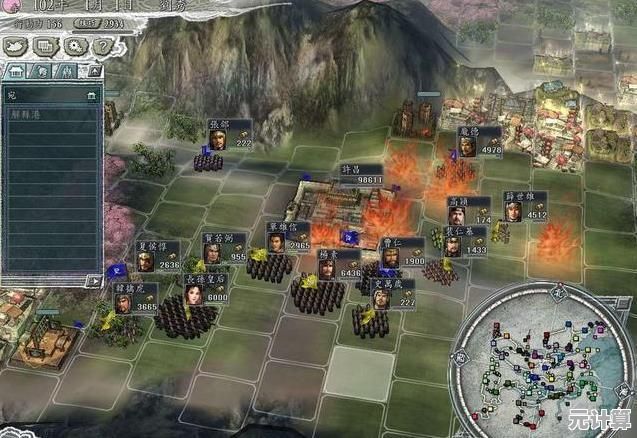Pick 夏侯惇's unit with 2636 troops
Image resolution: width=637 pixels, height=438 pixels.
click(156, 256)
